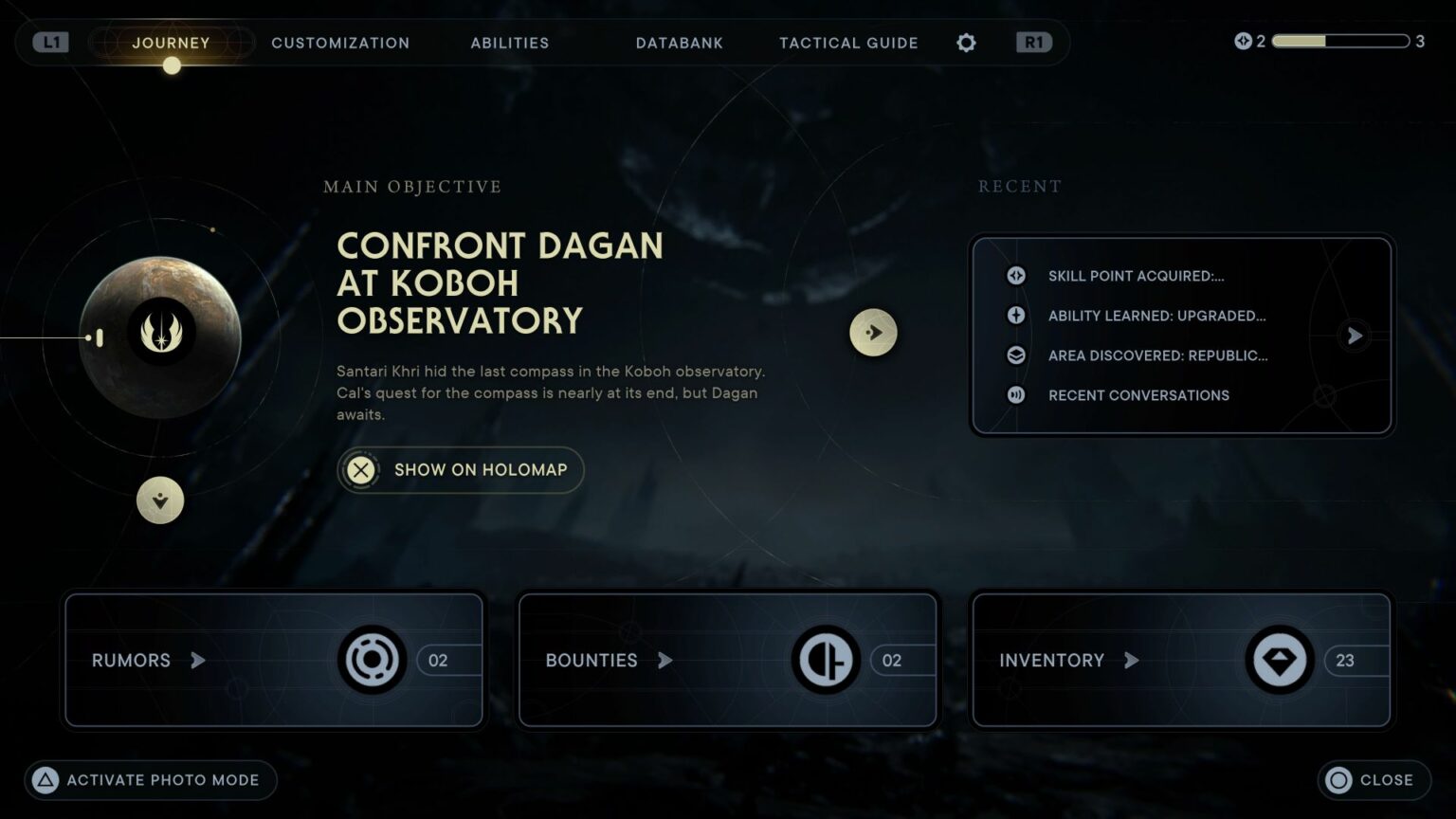The height and width of the screenshot is (819, 1456).
Task: Open Recent Conversations via its audio icon
Action: tap(1015, 395)
